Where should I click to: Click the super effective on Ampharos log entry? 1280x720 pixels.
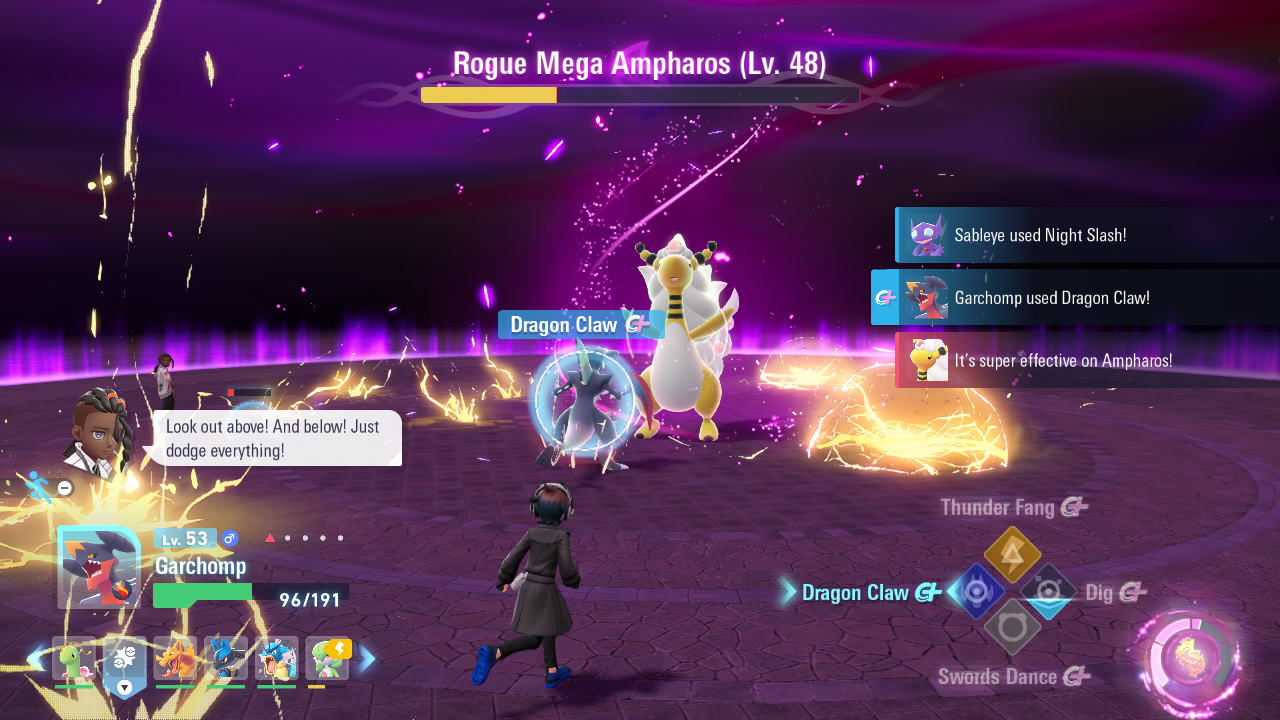[x=1086, y=360]
